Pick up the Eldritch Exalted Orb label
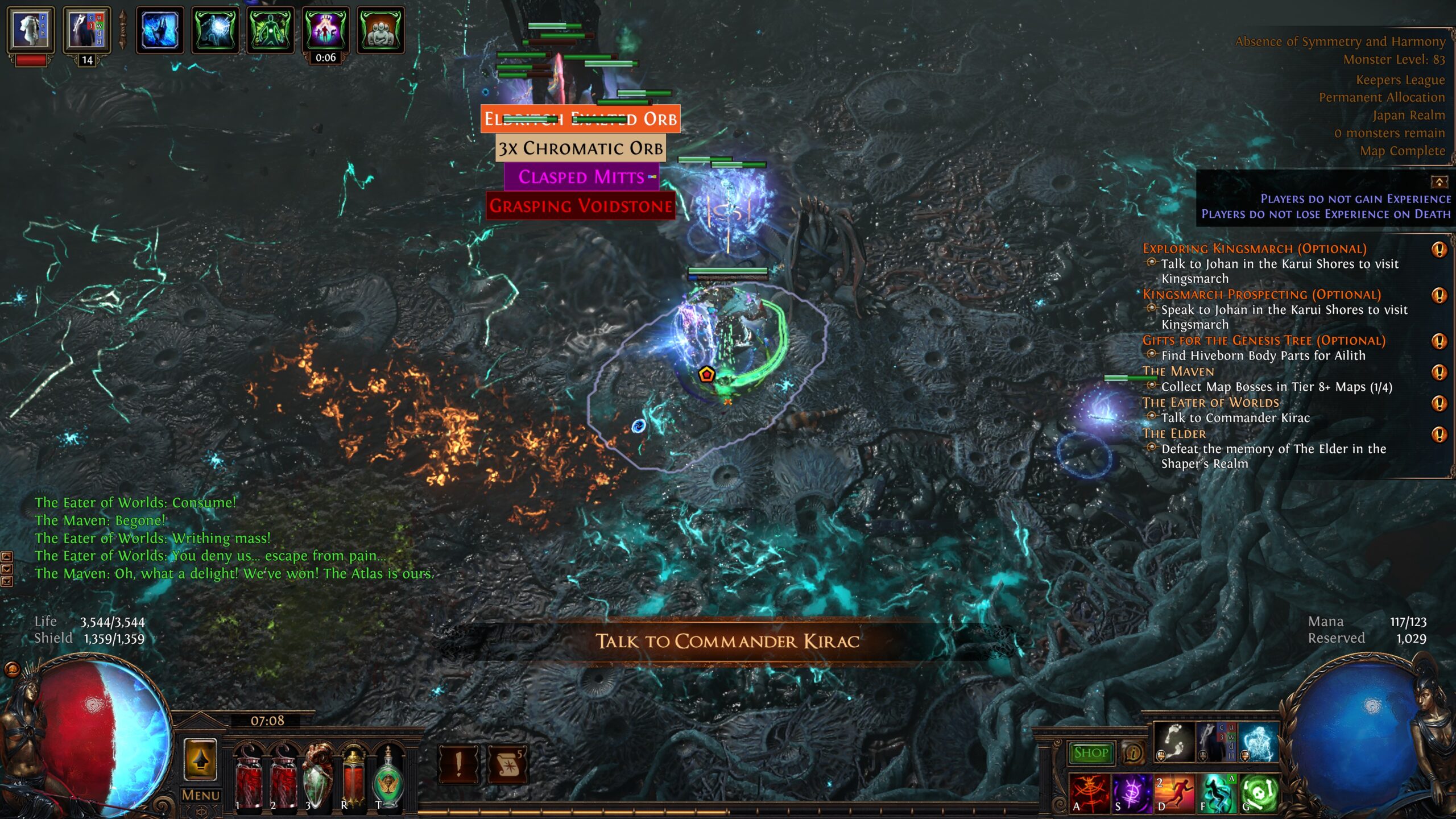 (x=580, y=119)
